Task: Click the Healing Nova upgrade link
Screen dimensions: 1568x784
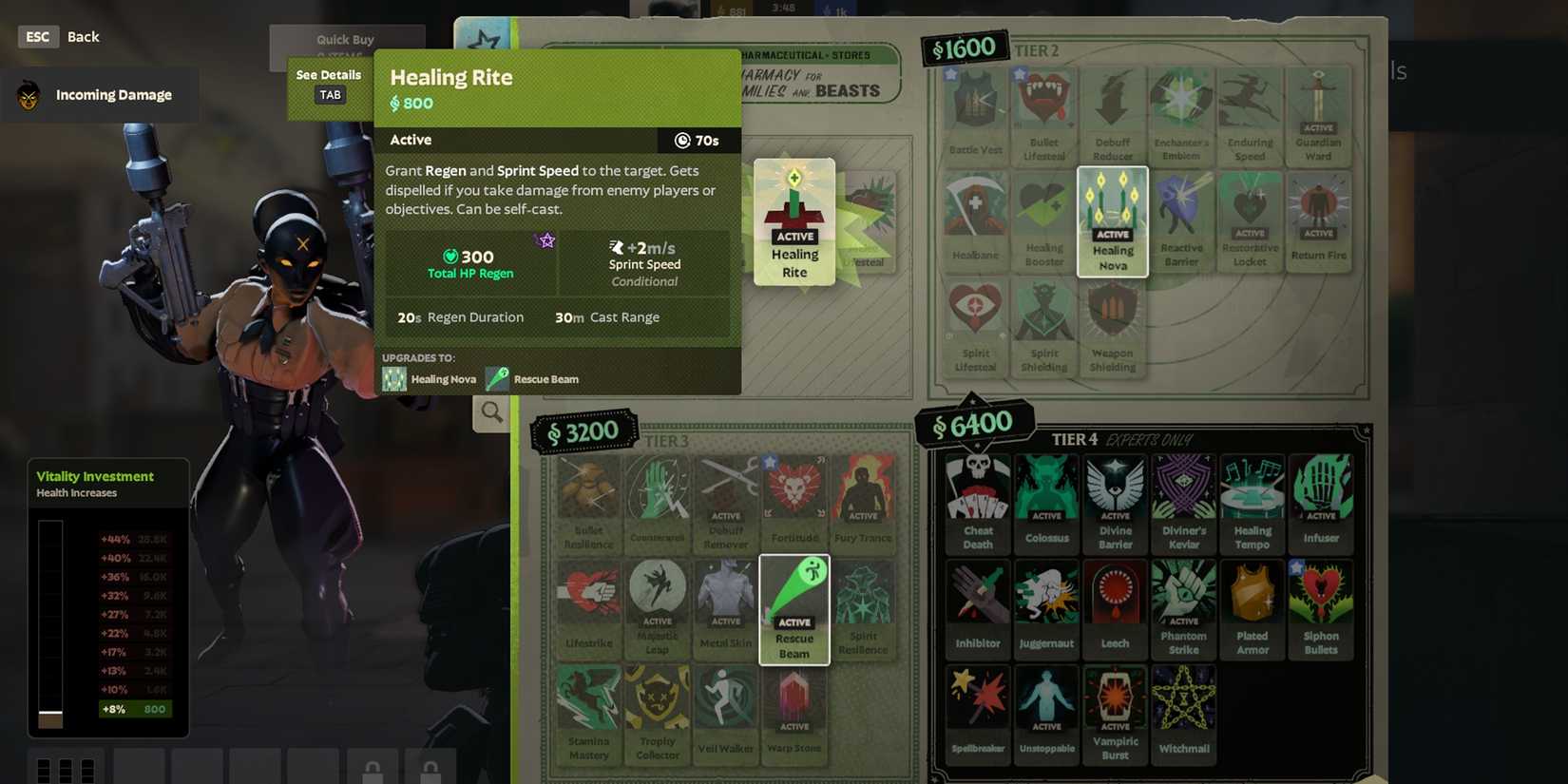Action: (x=432, y=378)
